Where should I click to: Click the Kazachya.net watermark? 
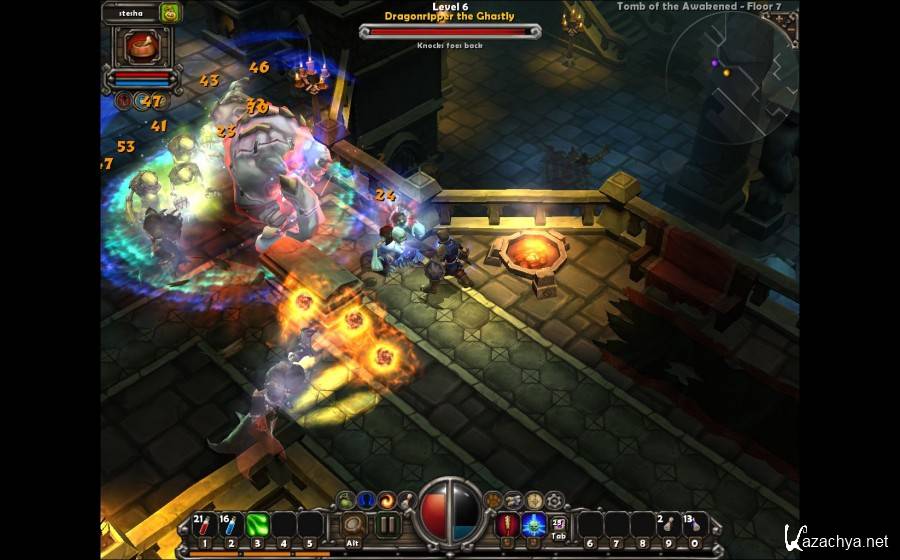tap(836, 540)
